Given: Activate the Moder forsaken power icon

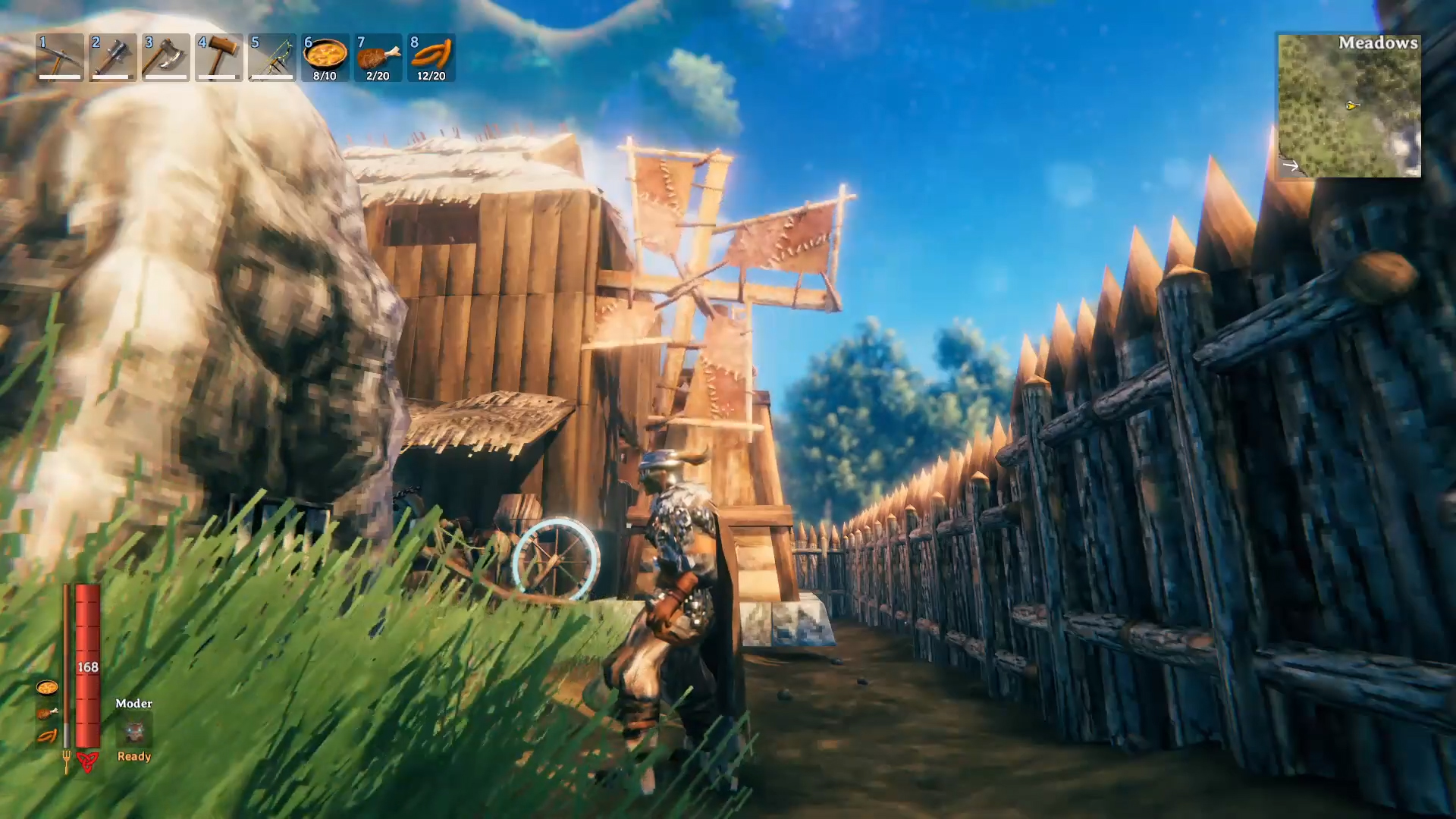Looking at the screenshot, I should point(134,731).
